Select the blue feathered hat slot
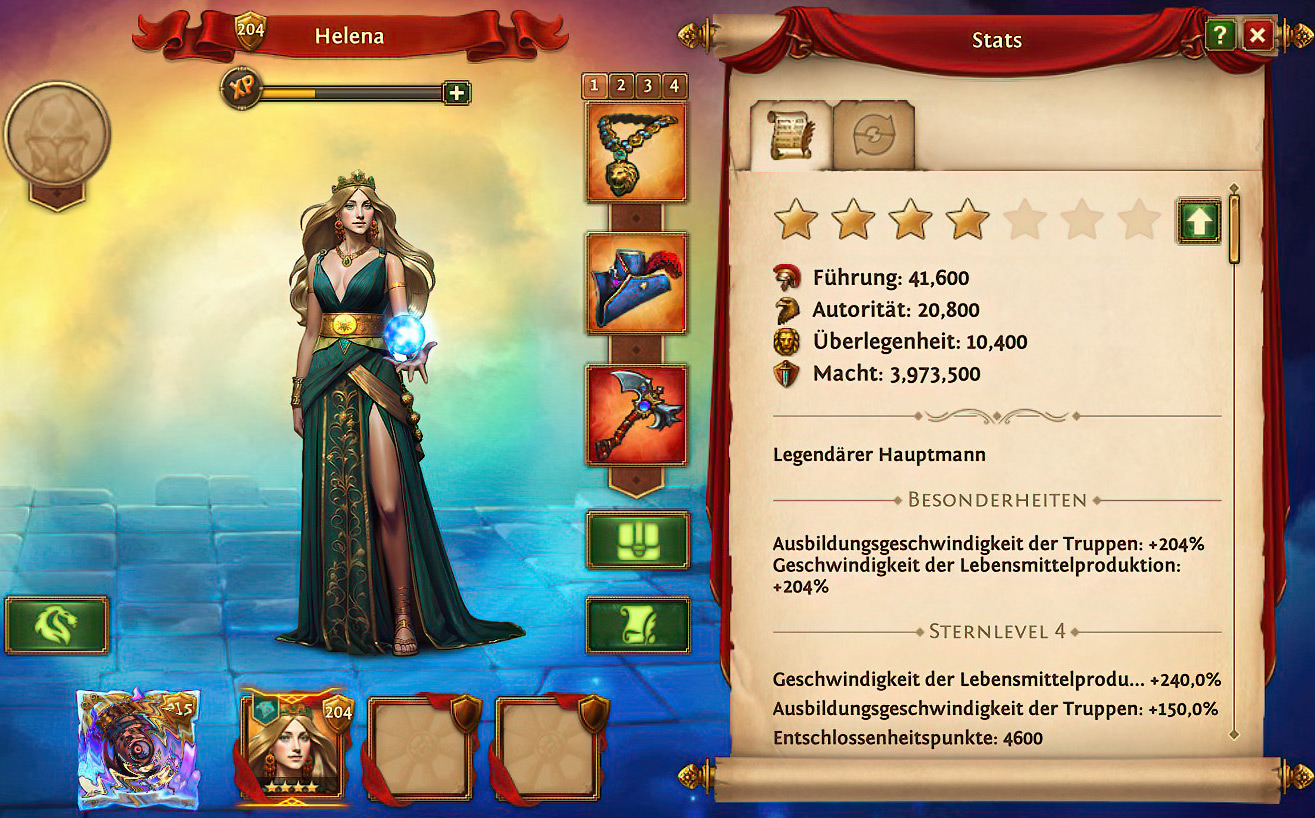Screen dimensions: 1315x818 click(x=636, y=284)
